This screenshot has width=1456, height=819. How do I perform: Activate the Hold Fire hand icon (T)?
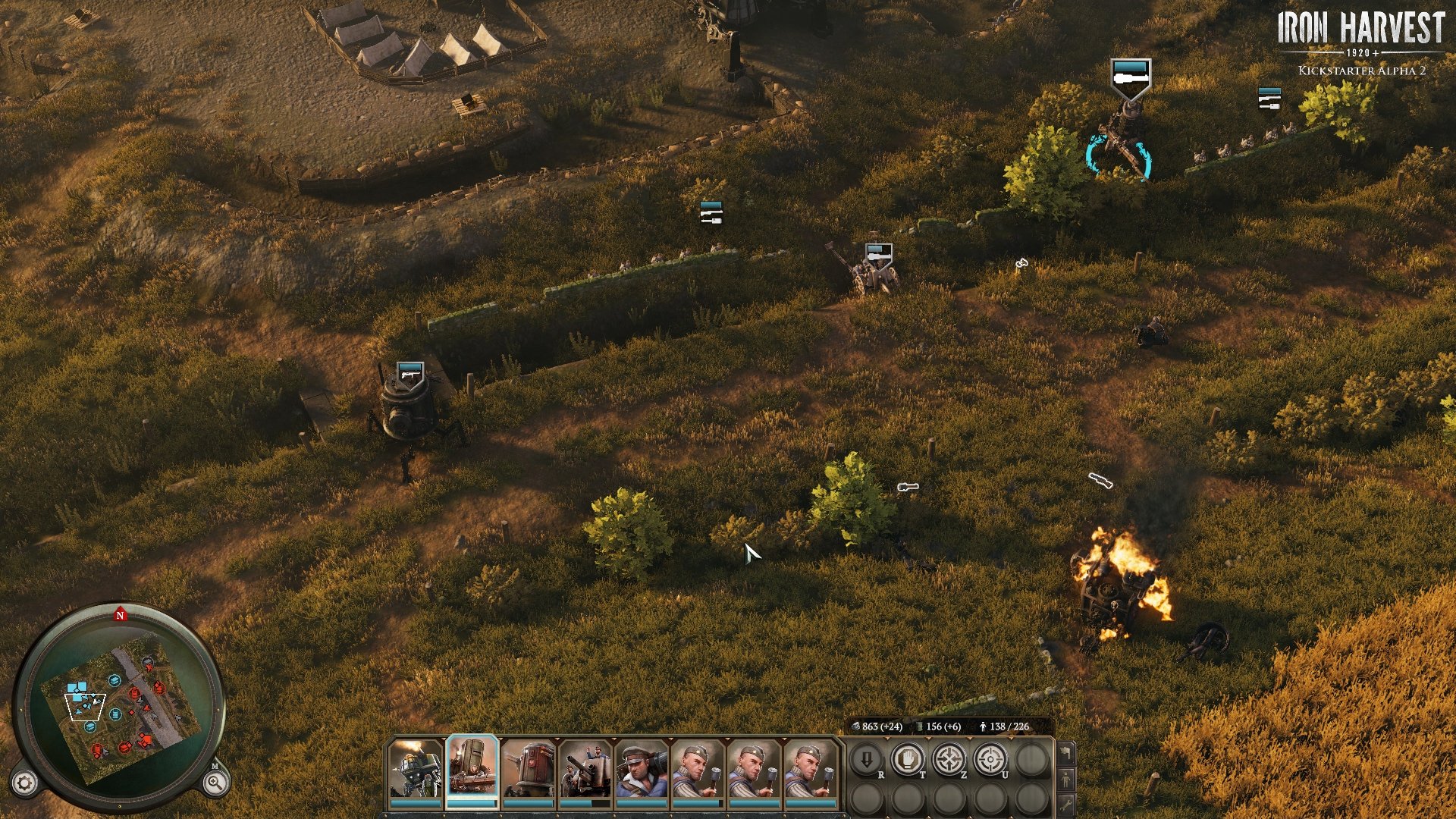[907, 760]
